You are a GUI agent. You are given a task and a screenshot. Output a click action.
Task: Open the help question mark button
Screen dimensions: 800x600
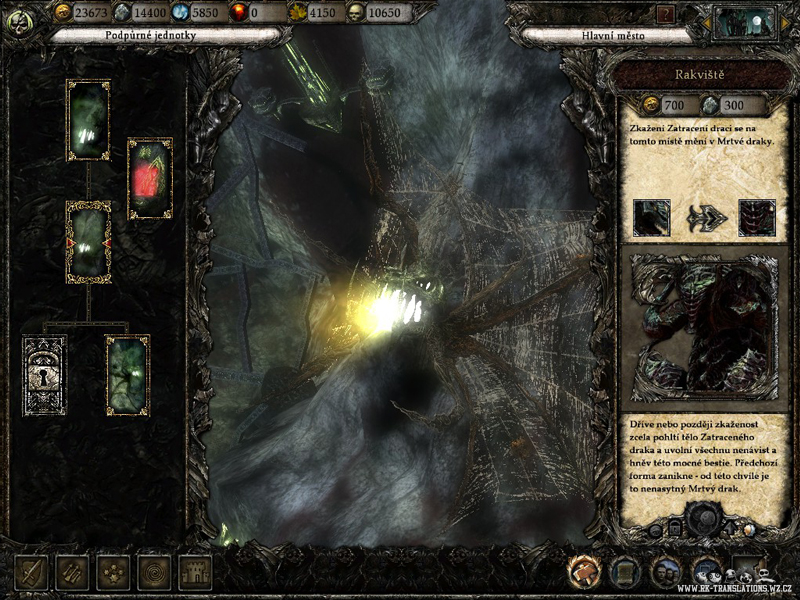[667, 14]
